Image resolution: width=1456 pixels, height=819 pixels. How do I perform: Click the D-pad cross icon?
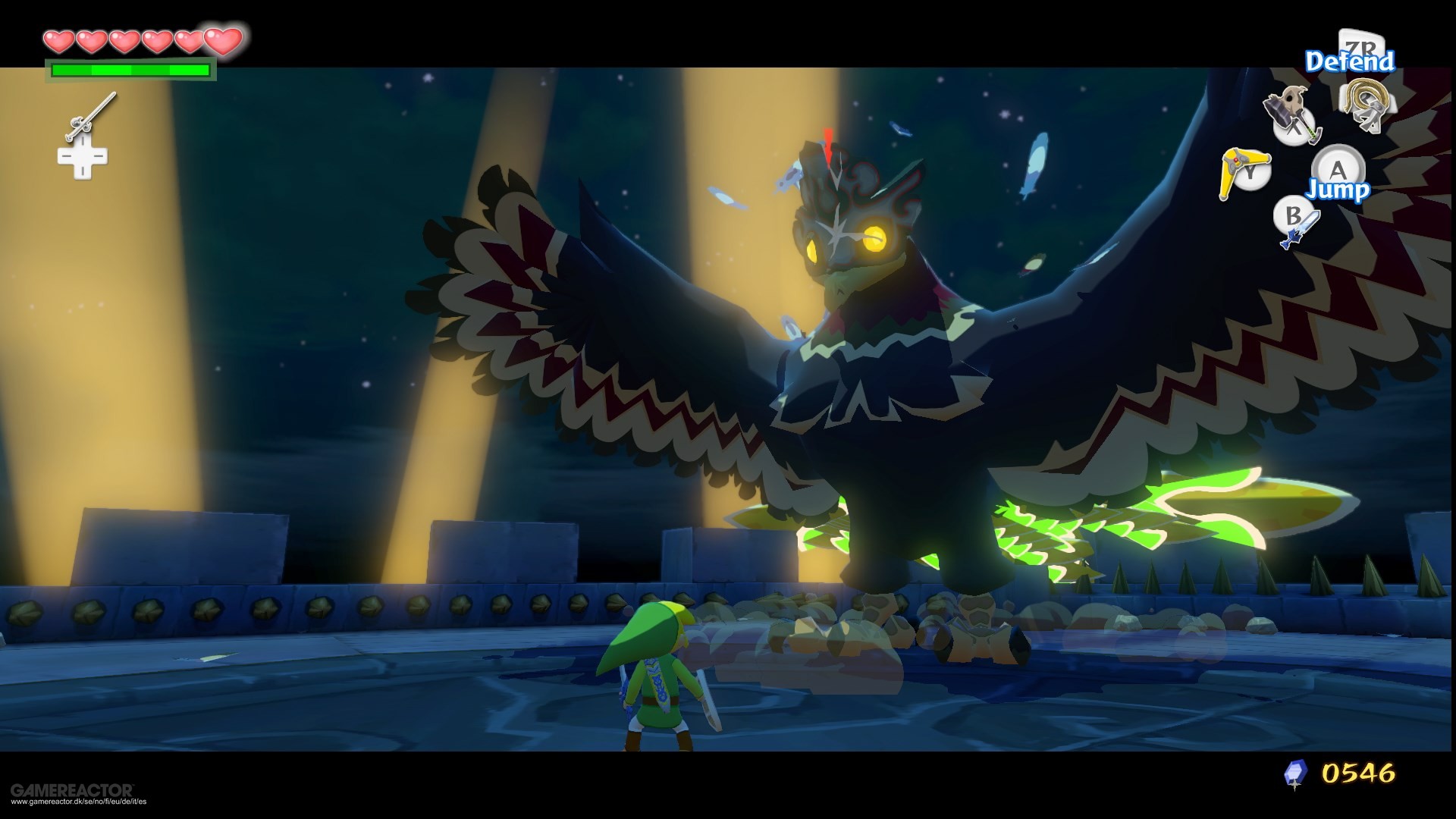[81, 155]
